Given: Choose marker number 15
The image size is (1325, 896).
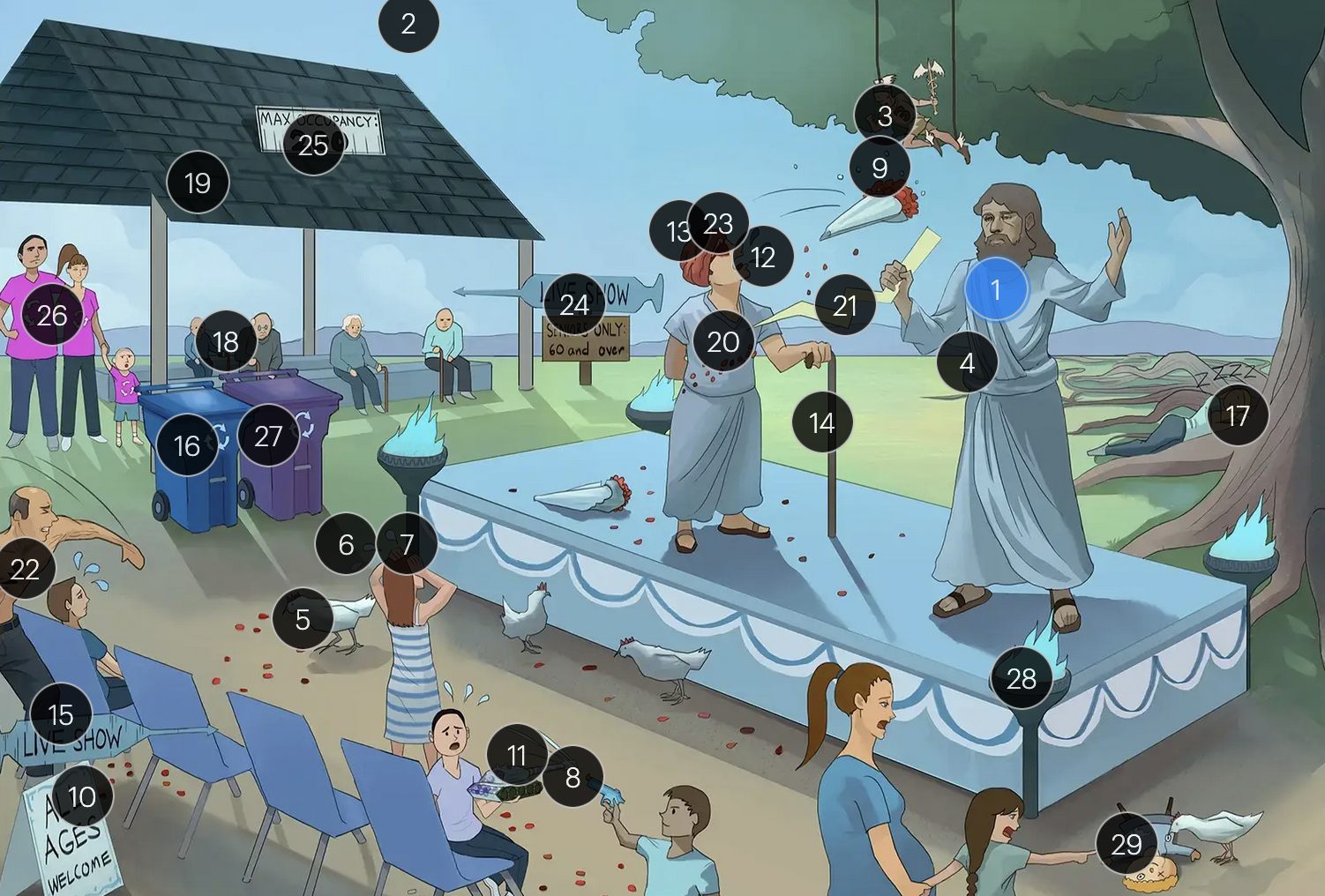Looking at the screenshot, I should tap(61, 713).
